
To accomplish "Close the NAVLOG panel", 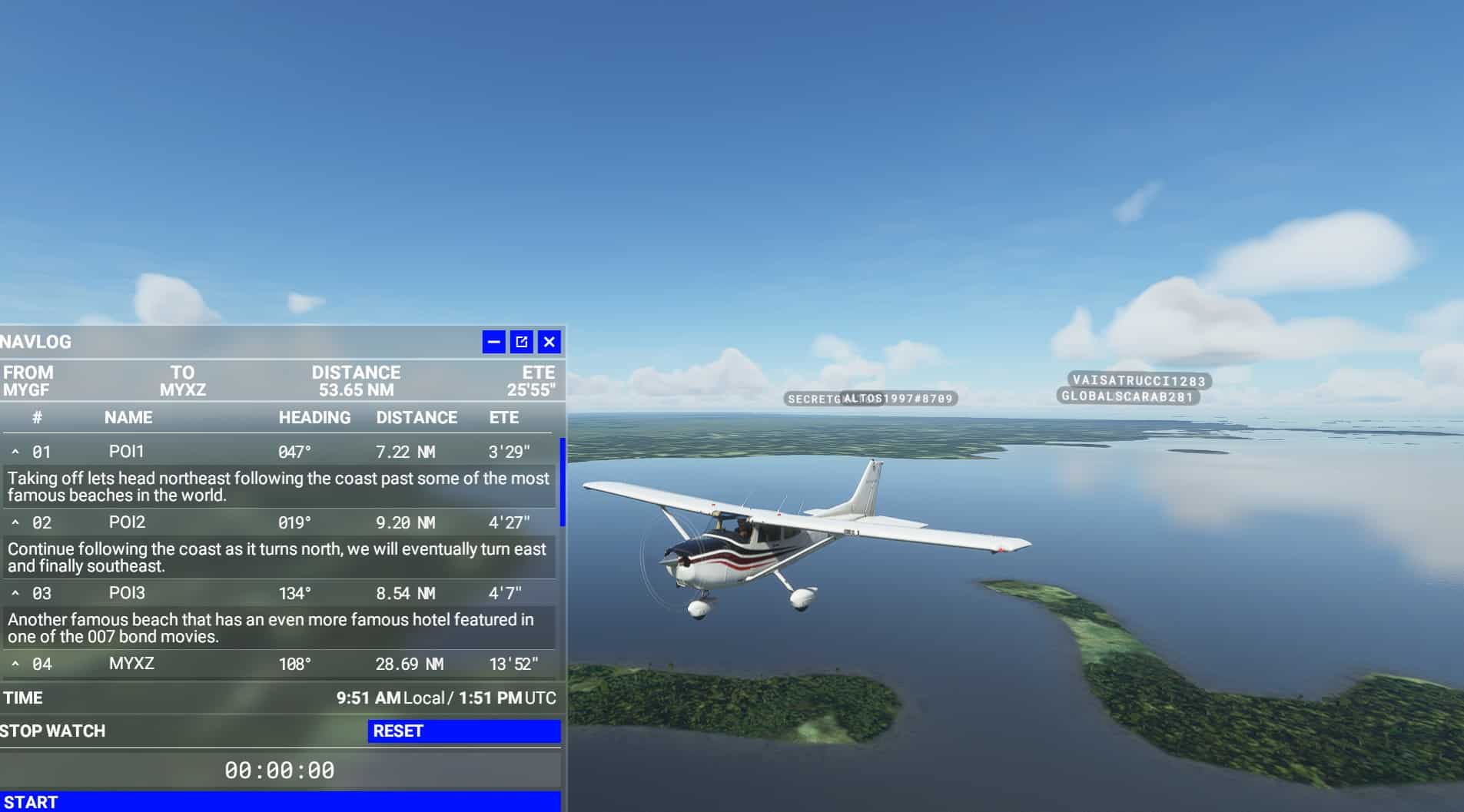I will coord(549,342).
